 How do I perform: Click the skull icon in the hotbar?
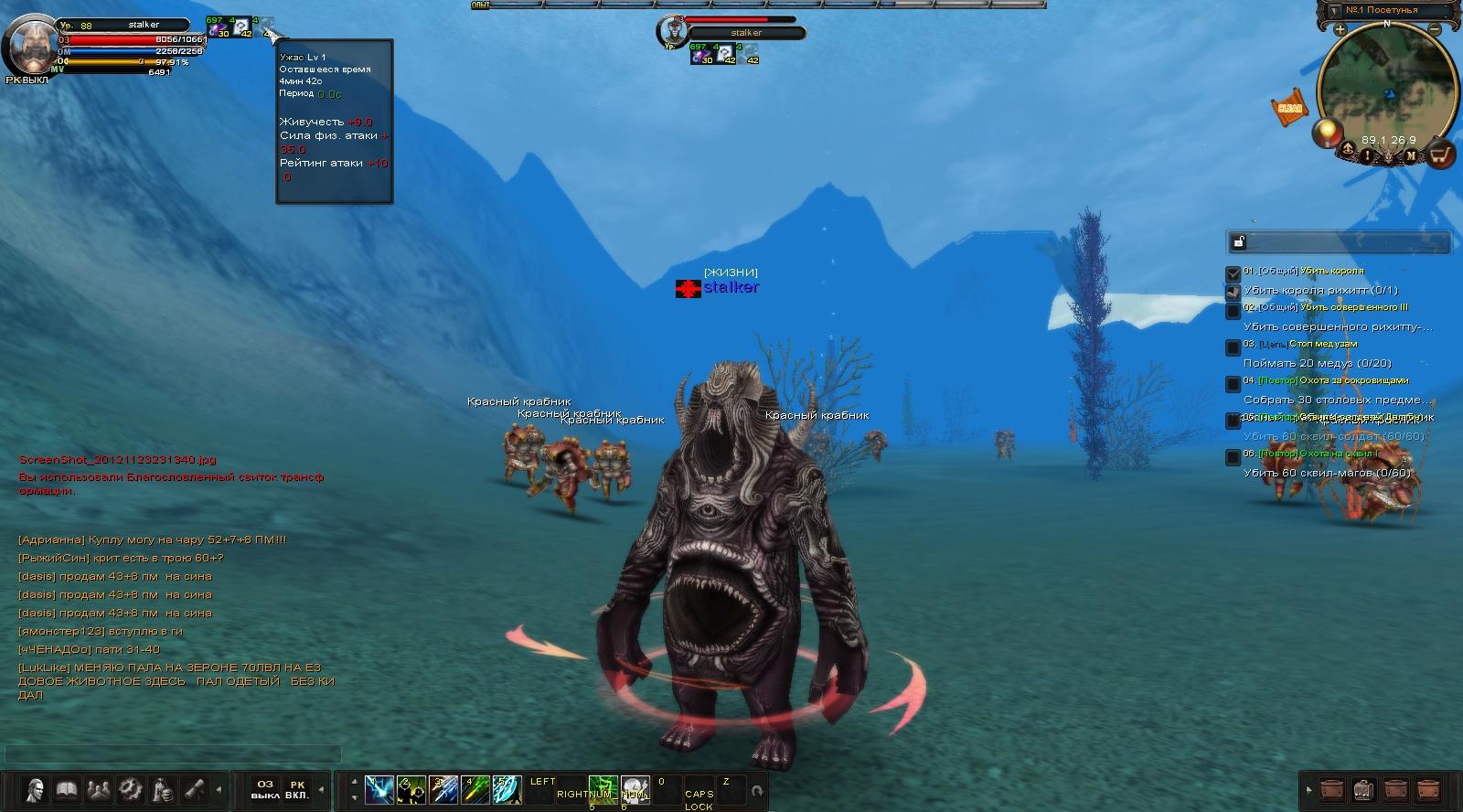[635, 788]
